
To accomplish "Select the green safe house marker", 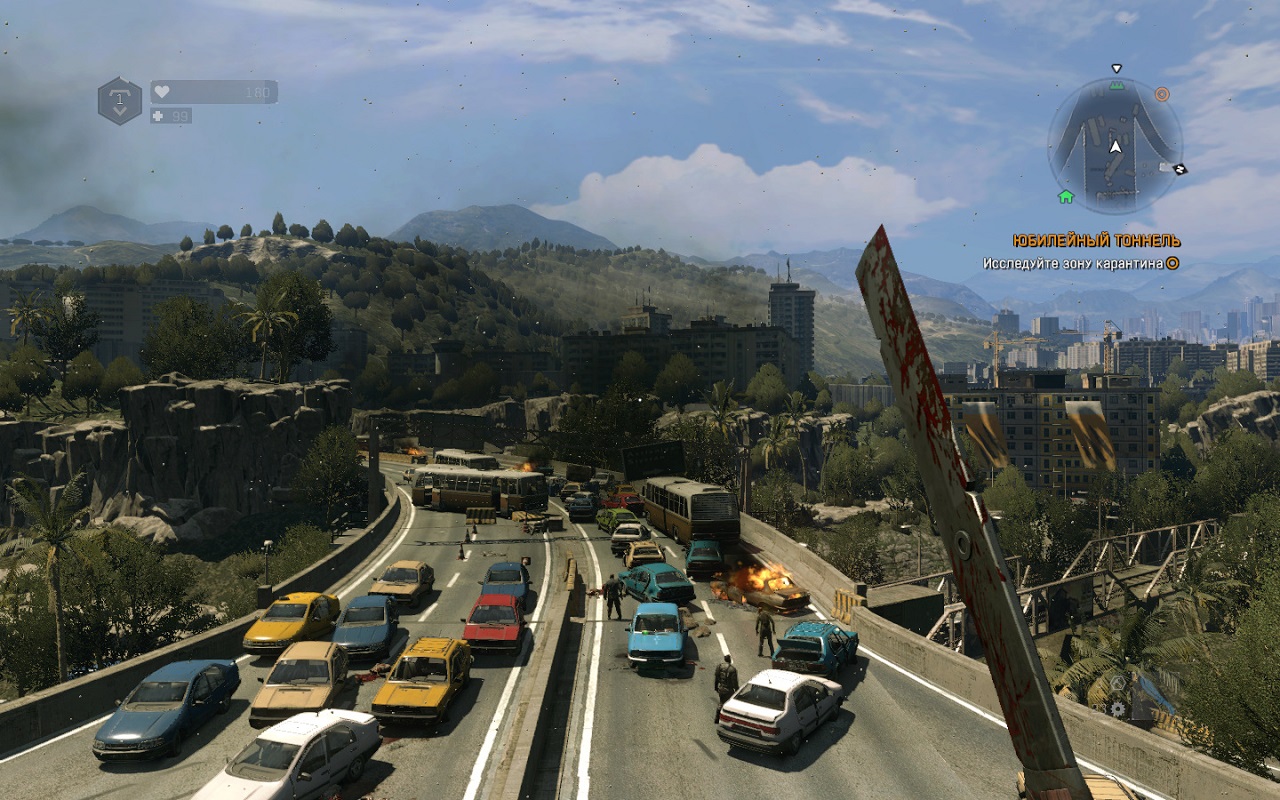I will [x=1065, y=197].
